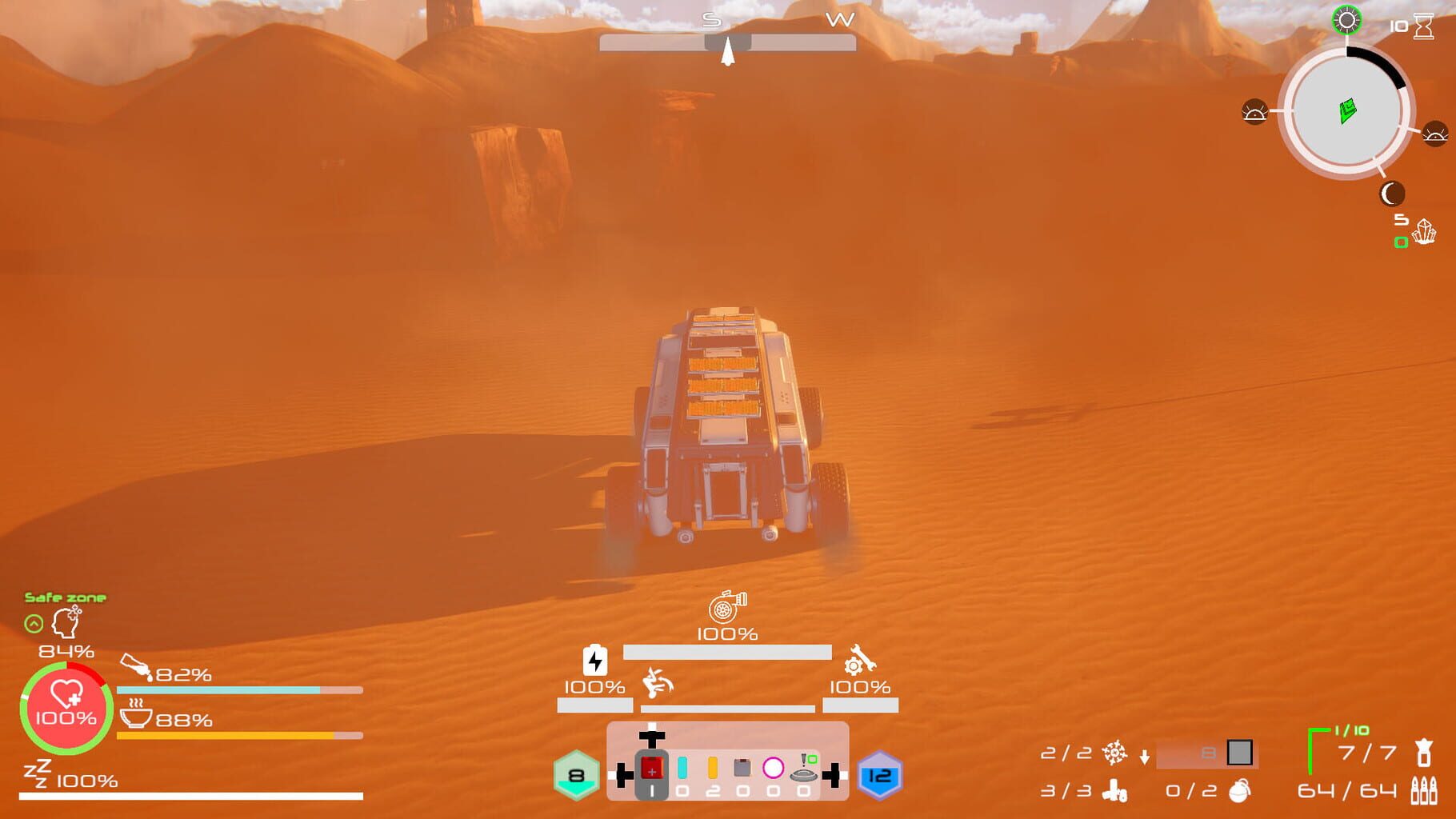Click the grenade ammo icon showing 0/2

(x=1240, y=791)
